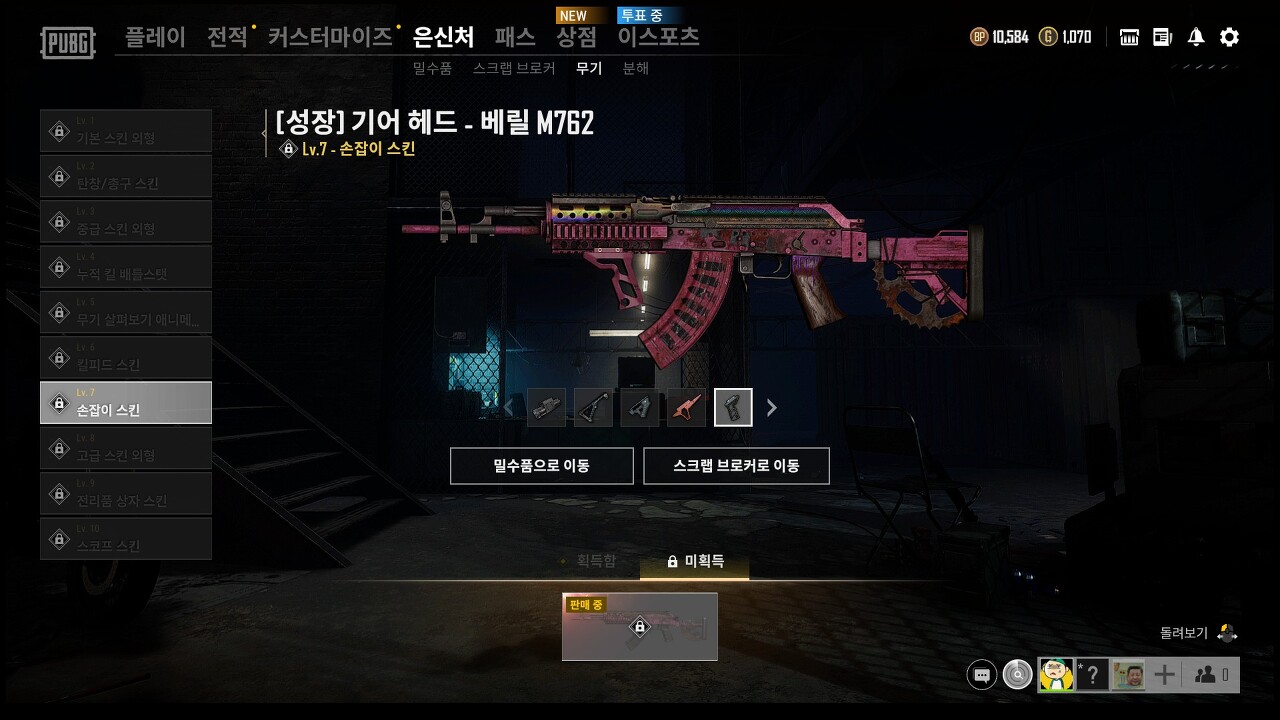The width and height of the screenshot is (1280, 720).
Task: Click the radar search icon near chat
Action: click(x=1017, y=674)
